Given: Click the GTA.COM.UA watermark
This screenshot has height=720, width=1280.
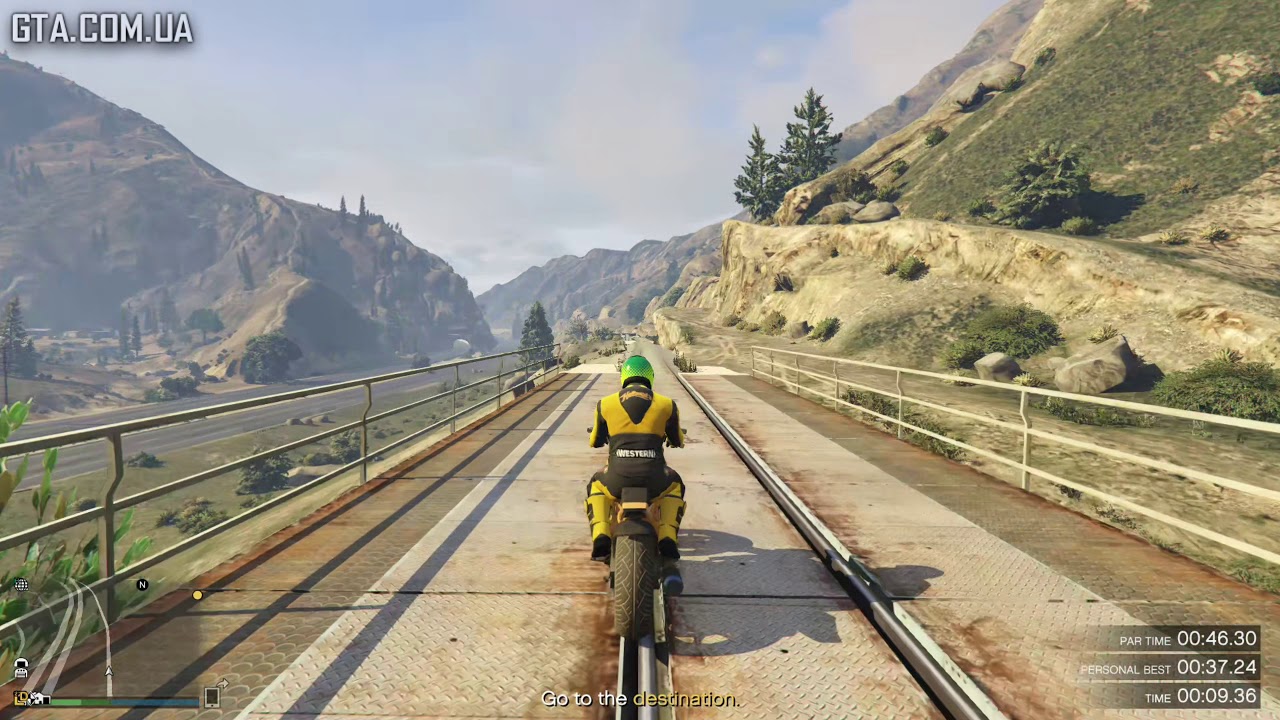Looking at the screenshot, I should [x=101, y=28].
